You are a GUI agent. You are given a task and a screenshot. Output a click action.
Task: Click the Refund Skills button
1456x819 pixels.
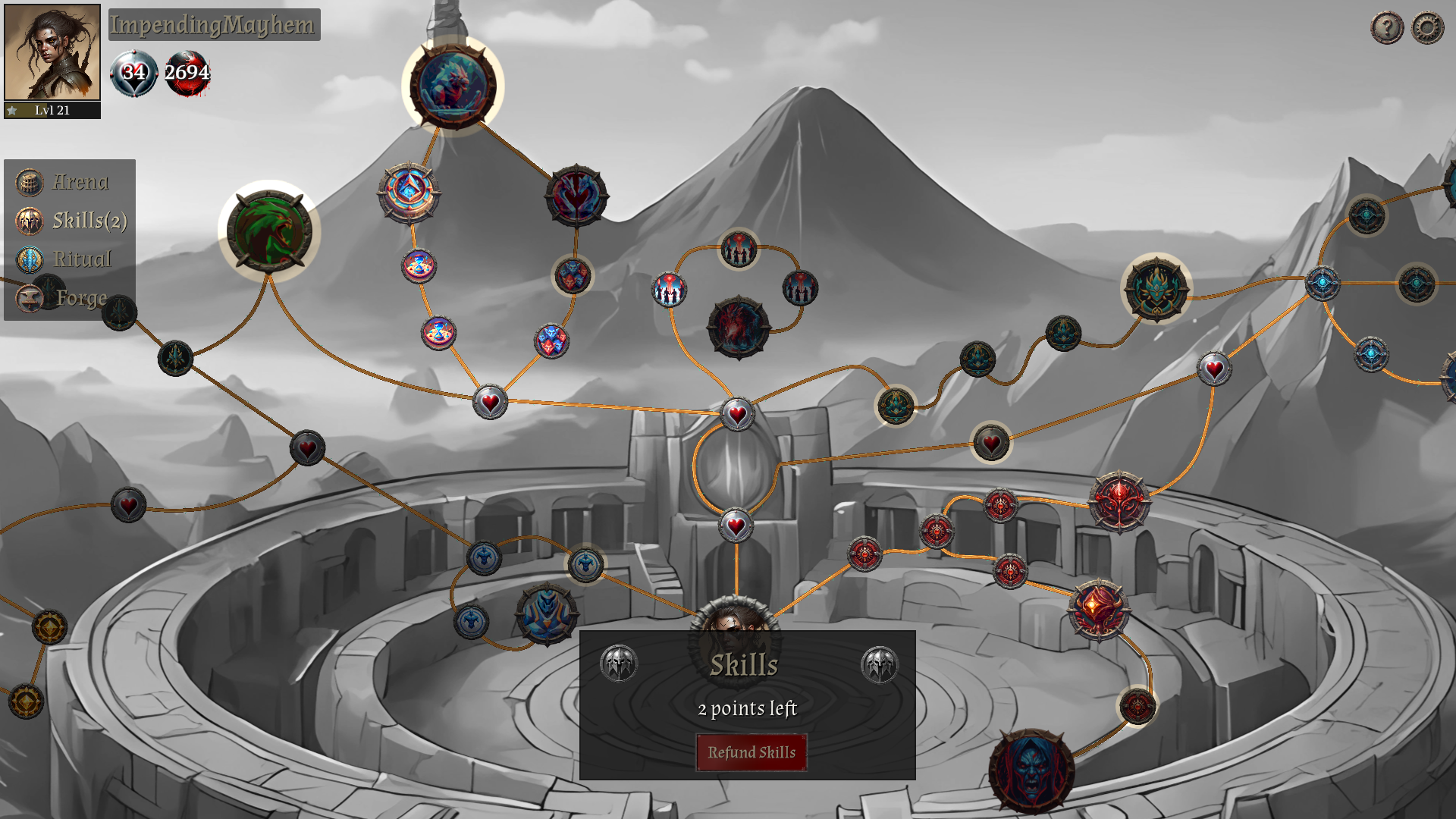(x=751, y=752)
